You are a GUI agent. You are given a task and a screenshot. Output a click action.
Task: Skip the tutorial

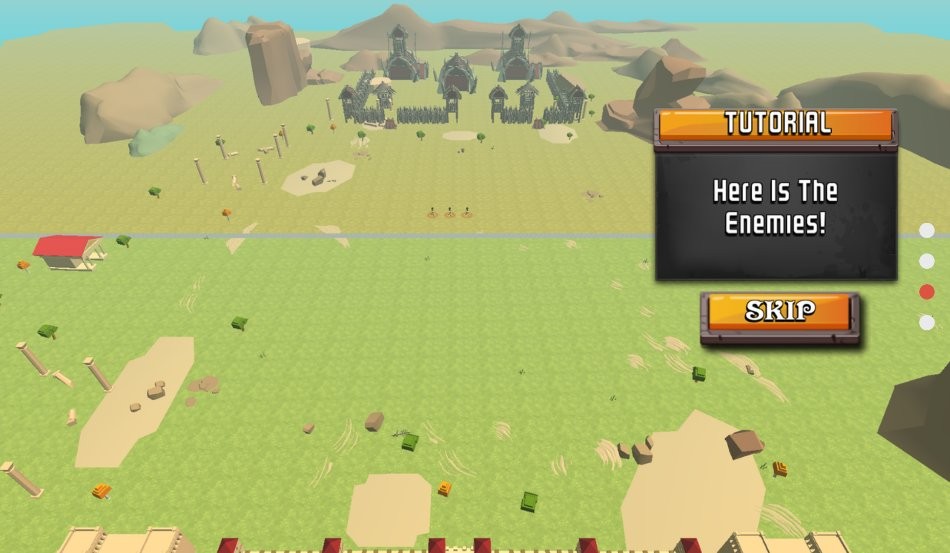pos(779,311)
